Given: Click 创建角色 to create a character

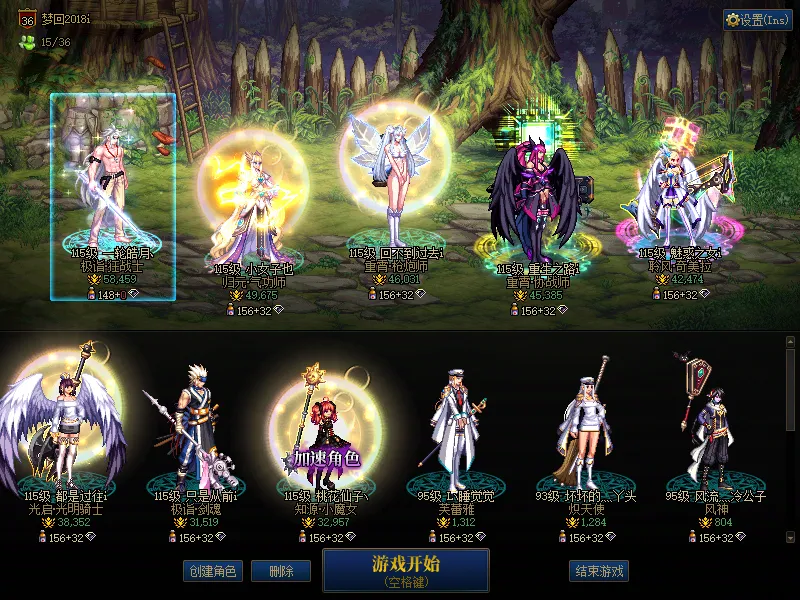Looking at the screenshot, I should click(x=211, y=571).
